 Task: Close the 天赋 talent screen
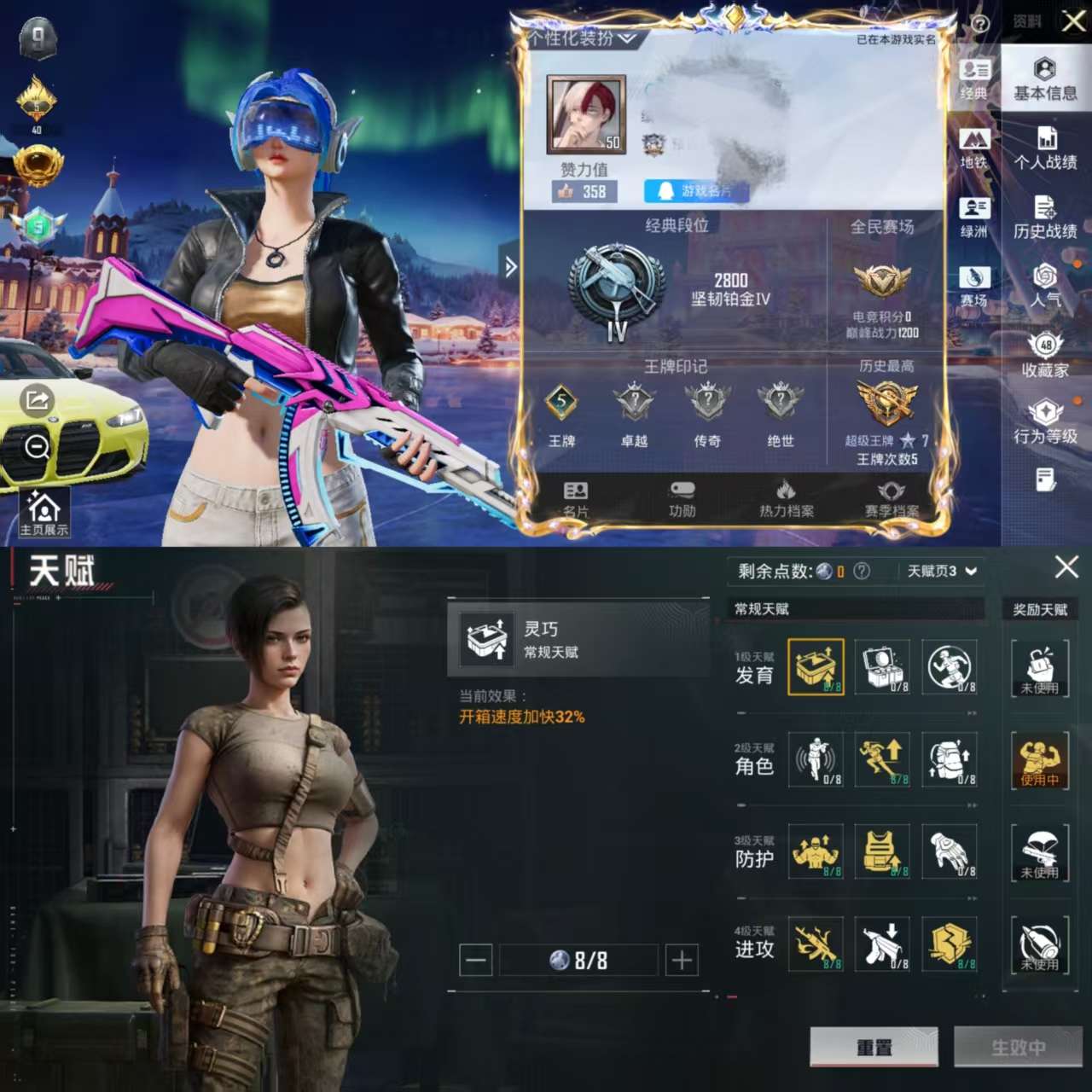tap(1066, 567)
